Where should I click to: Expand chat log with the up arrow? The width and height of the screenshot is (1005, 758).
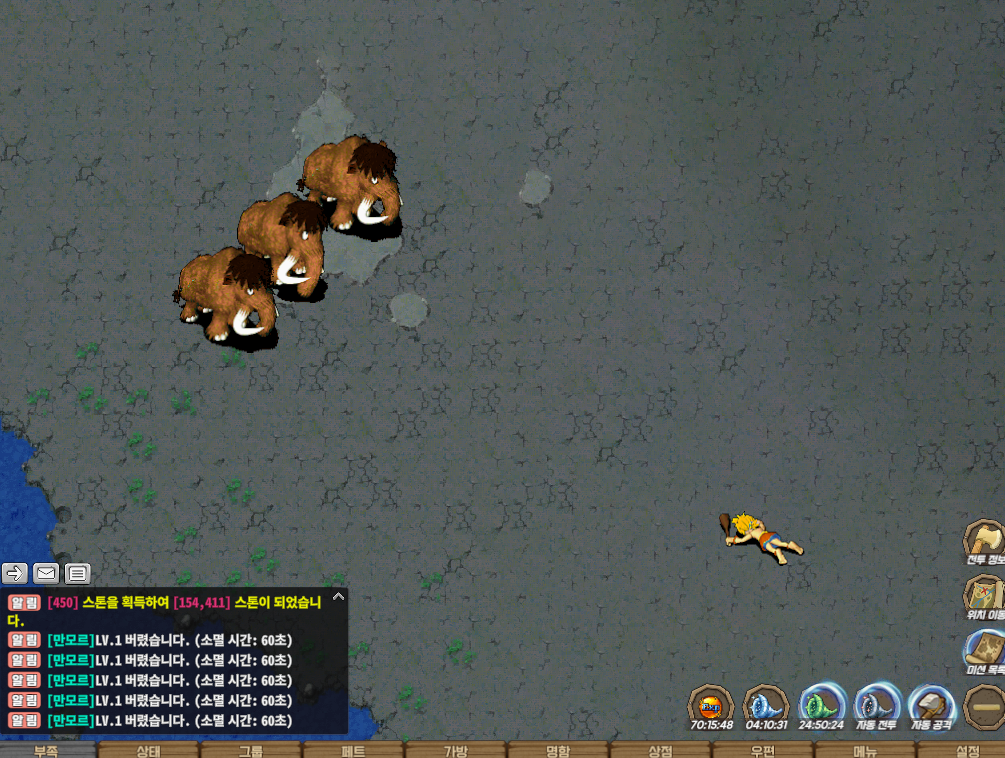click(338, 597)
